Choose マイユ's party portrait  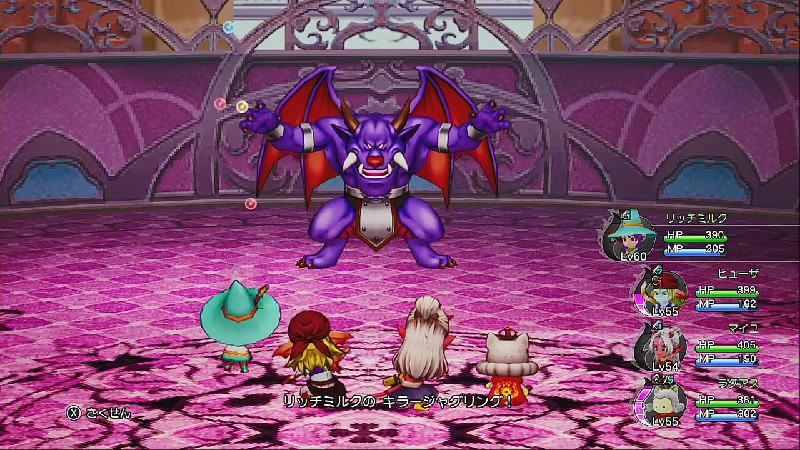click(x=656, y=346)
